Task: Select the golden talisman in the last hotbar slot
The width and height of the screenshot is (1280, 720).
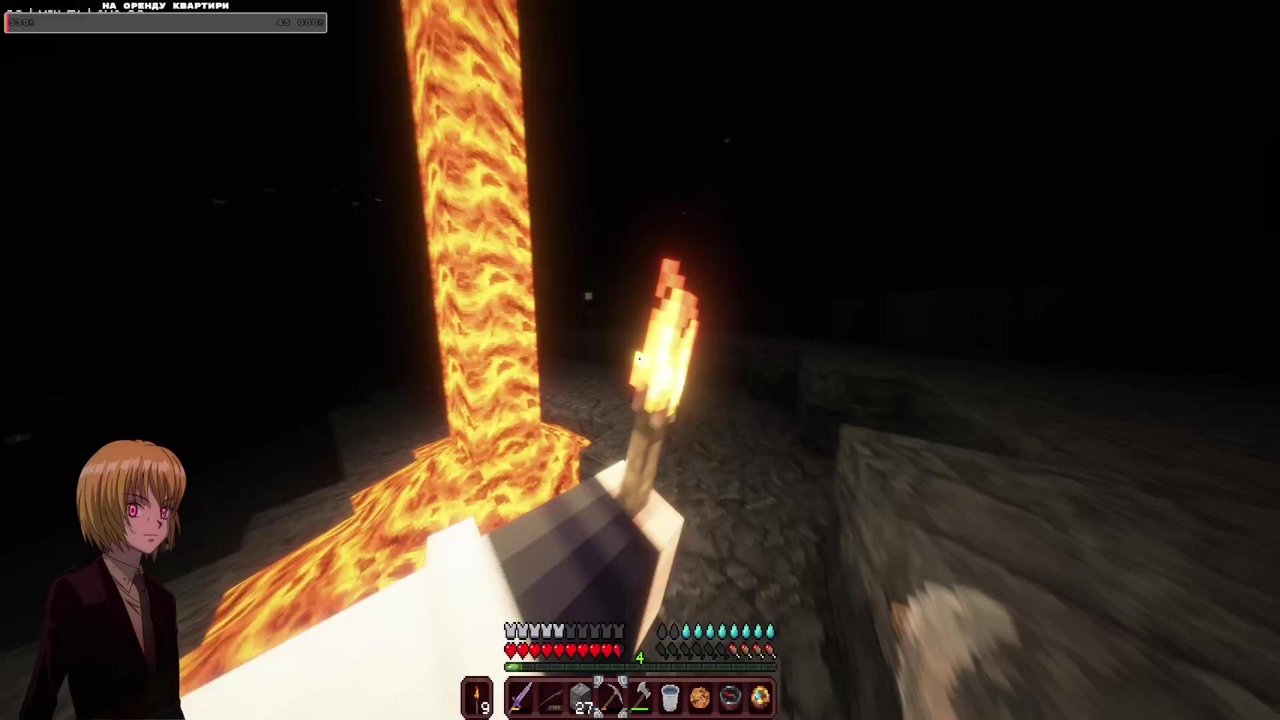Action: pyautogui.click(x=759, y=697)
